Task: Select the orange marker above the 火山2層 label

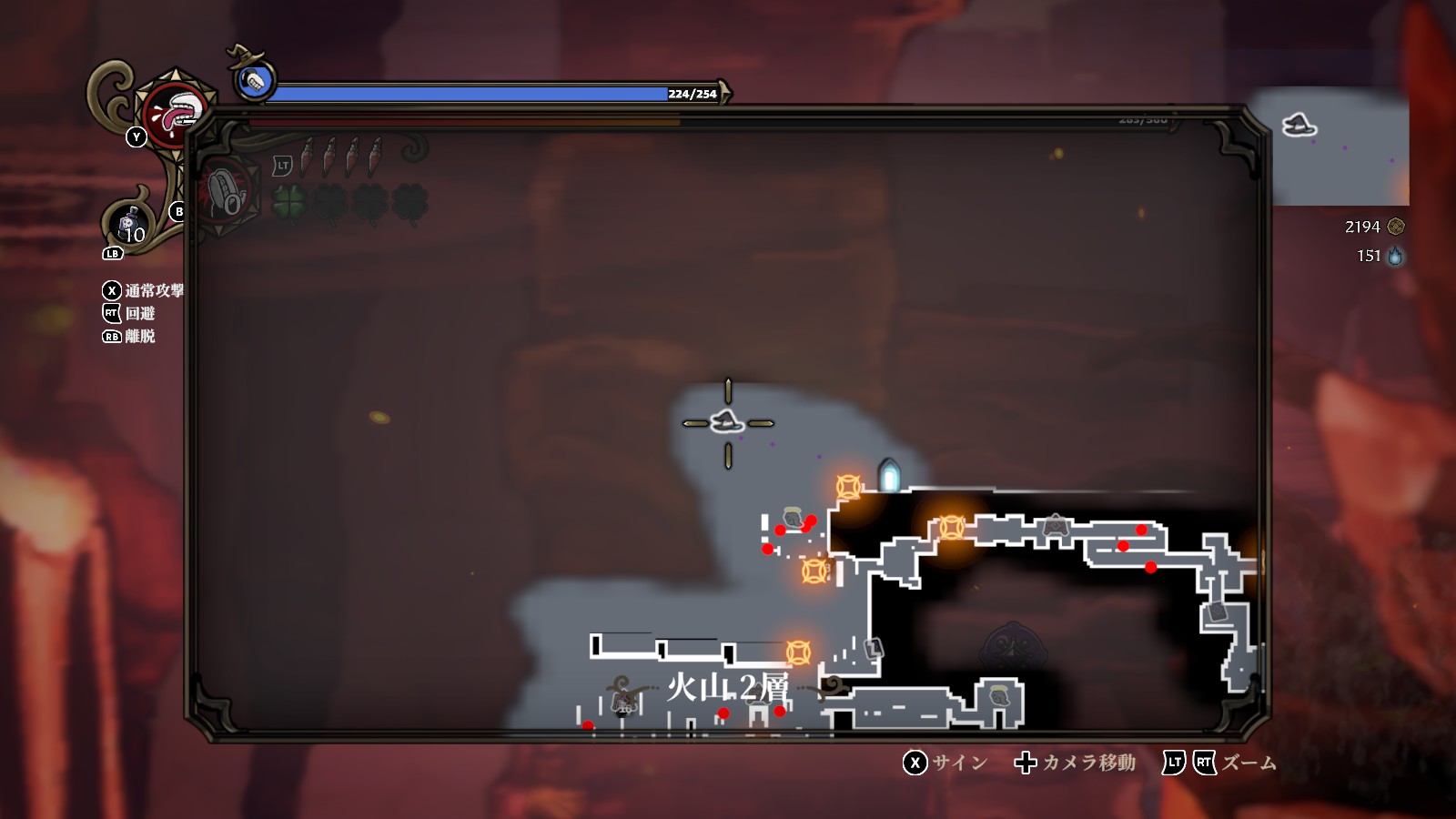Action: coord(798,652)
